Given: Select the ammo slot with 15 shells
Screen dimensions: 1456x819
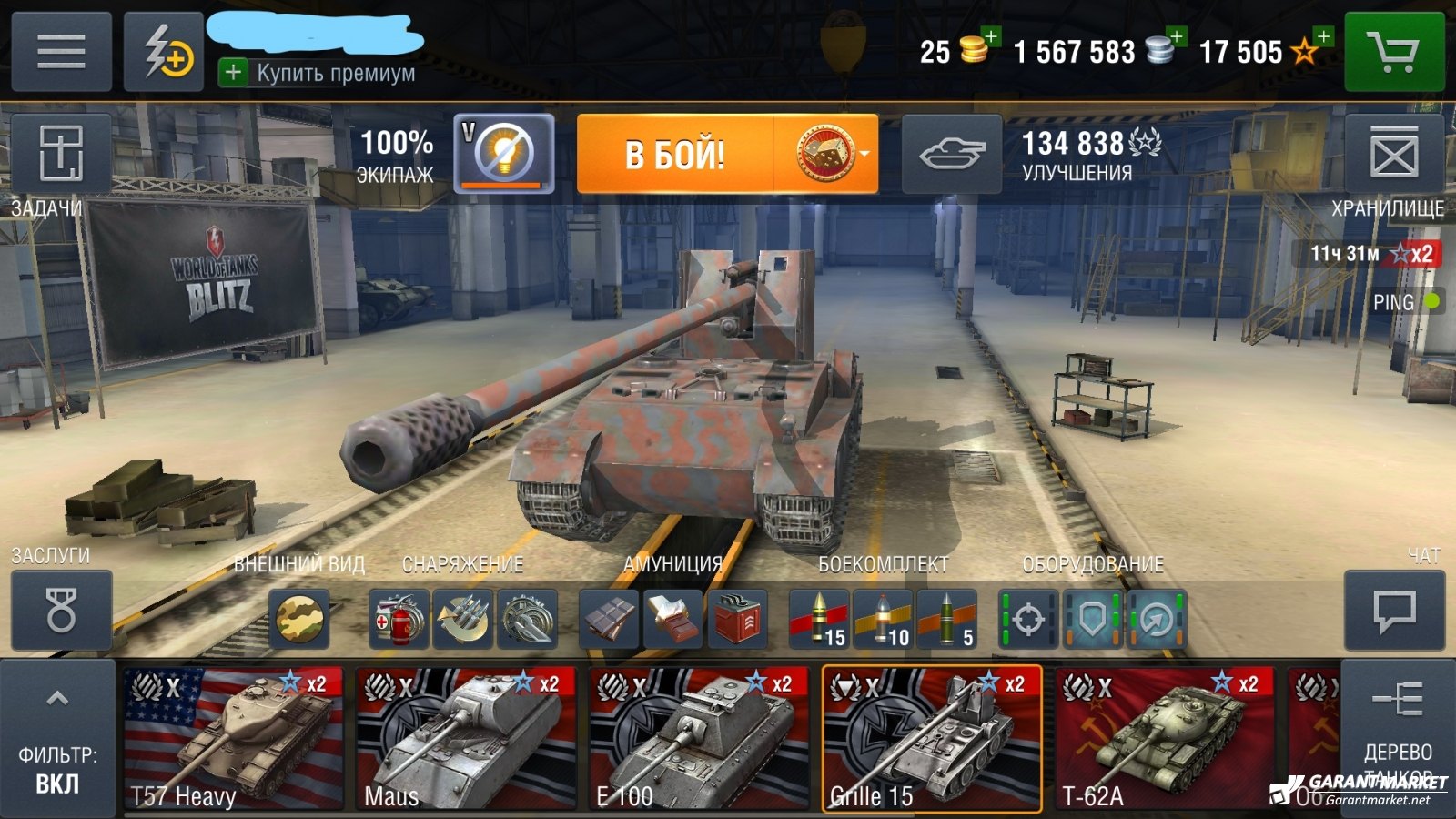Looking at the screenshot, I should click(x=819, y=621).
